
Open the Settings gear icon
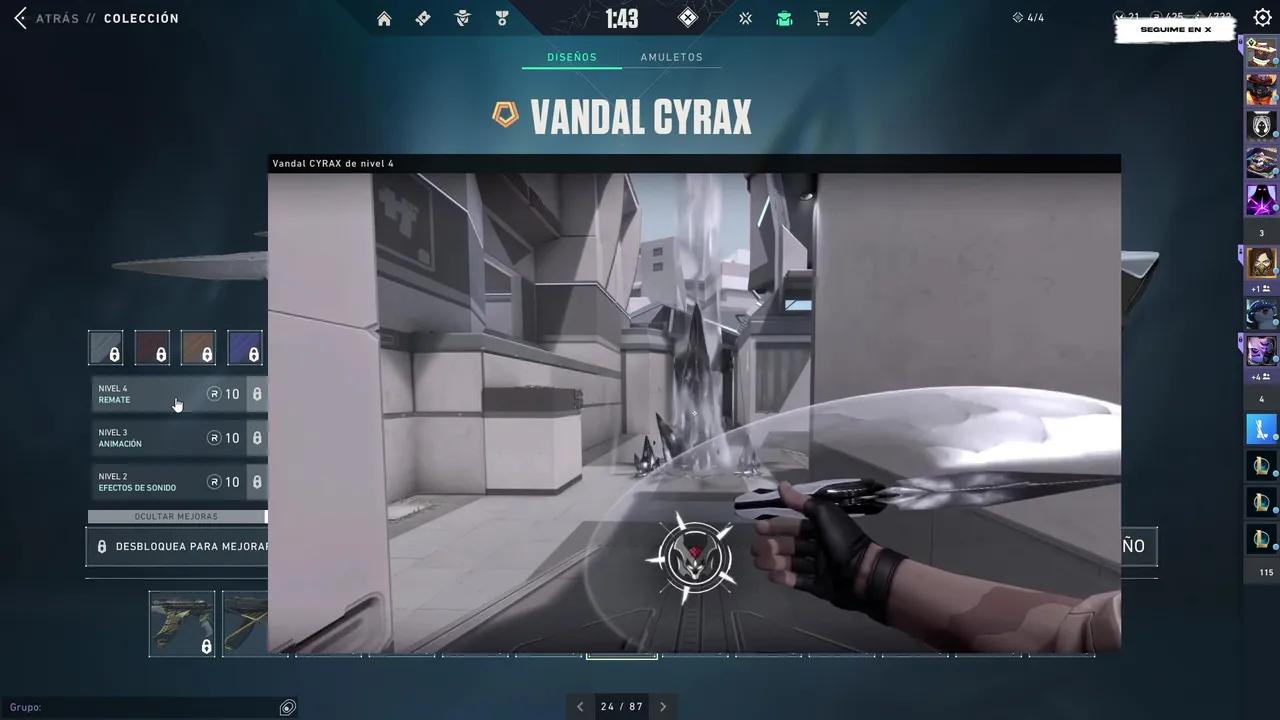1262,17
